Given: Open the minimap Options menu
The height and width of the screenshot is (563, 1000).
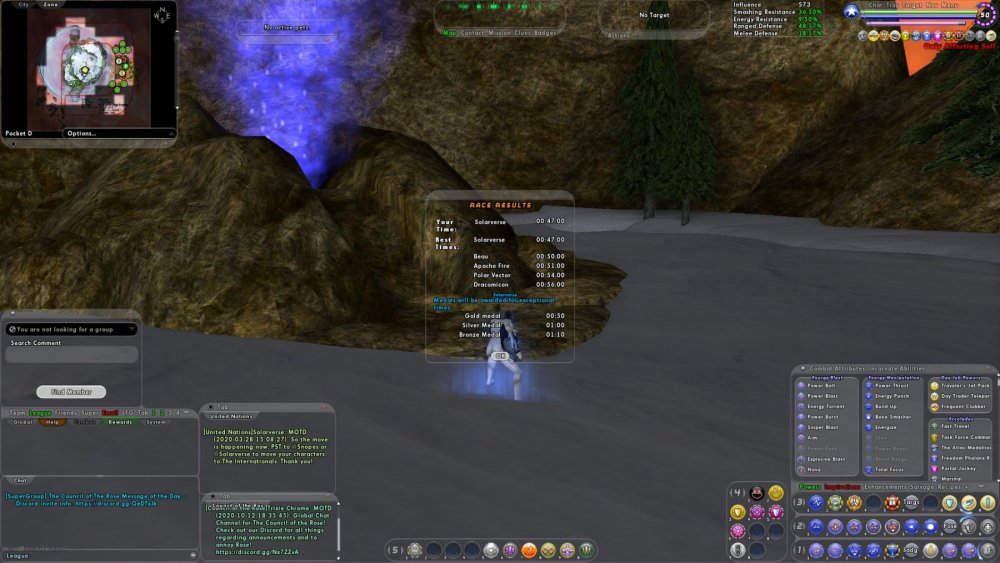Looking at the screenshot, I should click(82, 133).
